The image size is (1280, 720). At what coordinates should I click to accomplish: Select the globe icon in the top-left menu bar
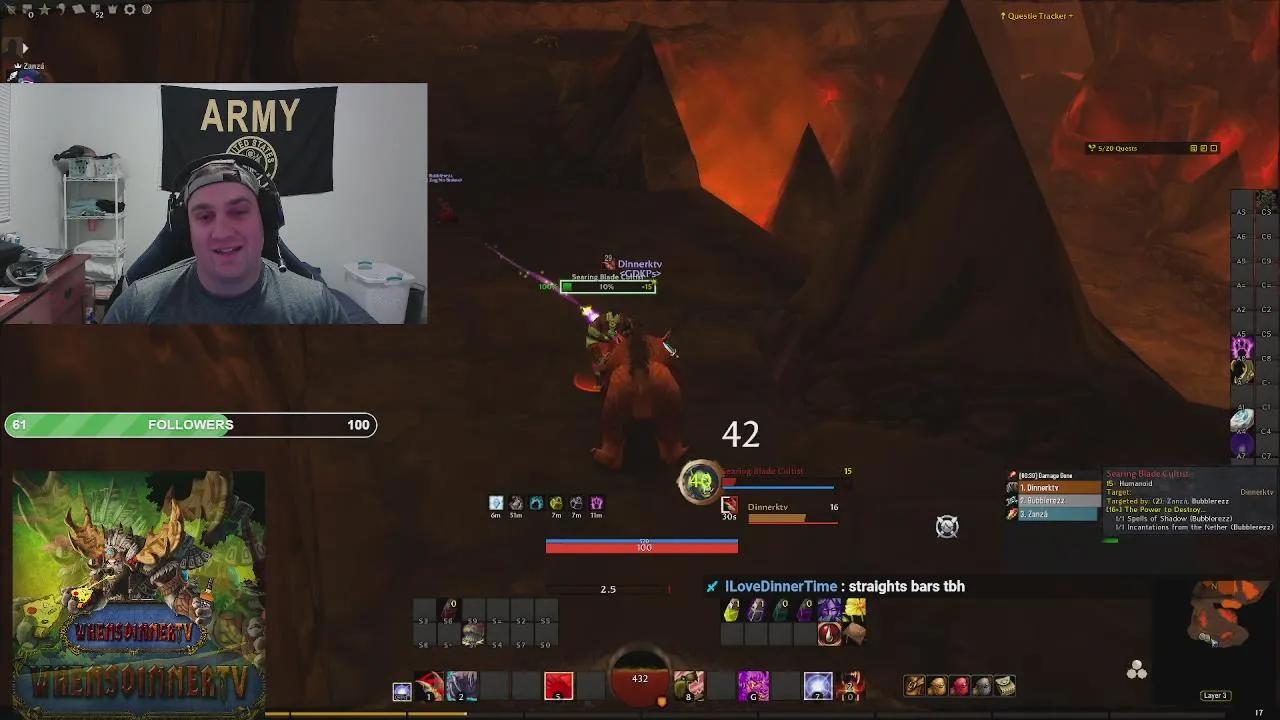147,10
